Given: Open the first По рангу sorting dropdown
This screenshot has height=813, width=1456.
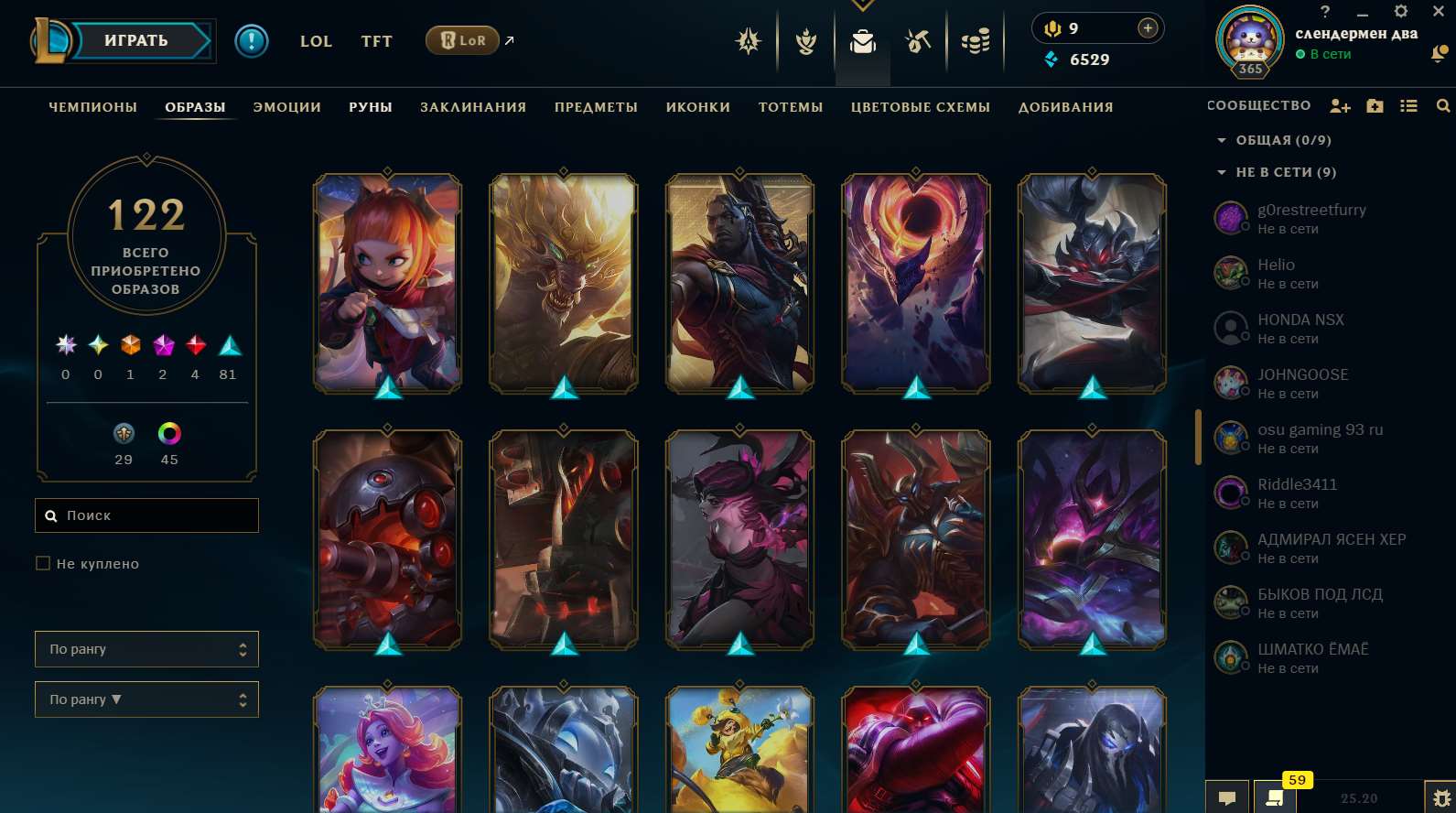Looking at the screenshot, I should 146,649.
